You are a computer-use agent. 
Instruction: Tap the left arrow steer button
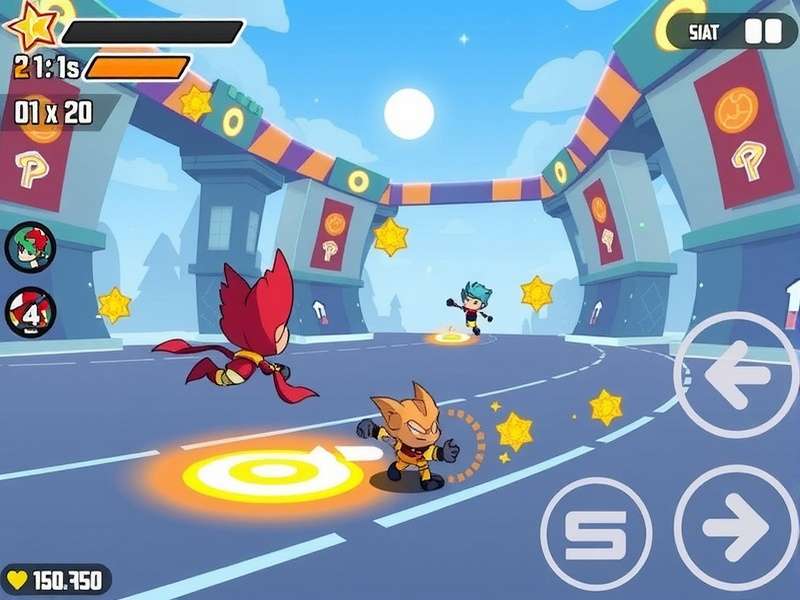(x=736, y=374)
